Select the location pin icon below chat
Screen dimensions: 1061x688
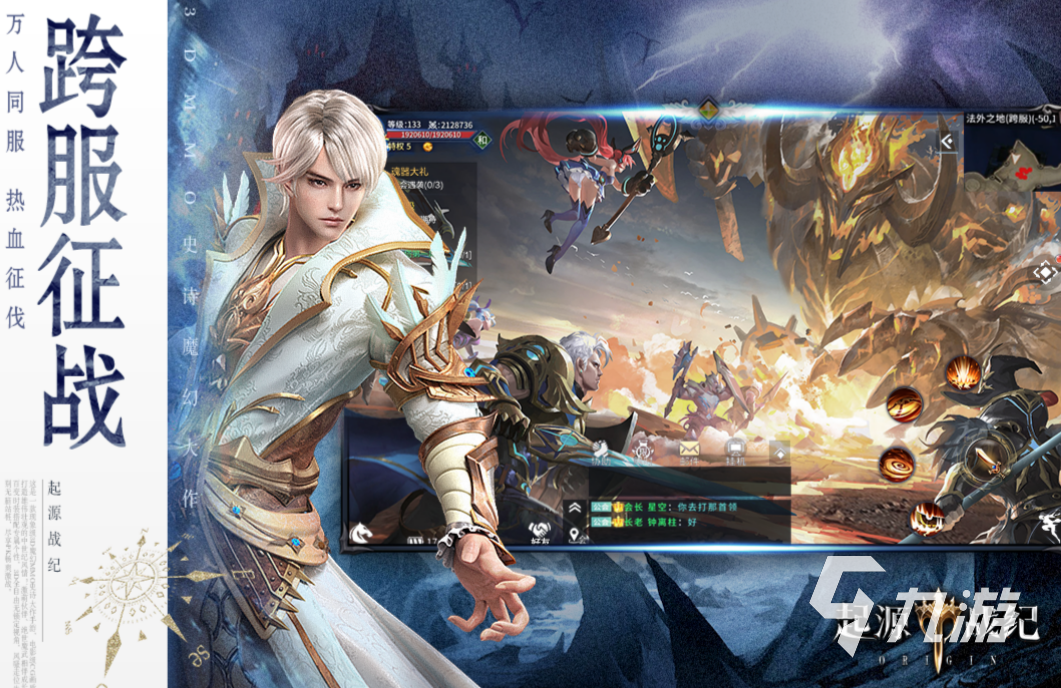(x=575, y=537)
